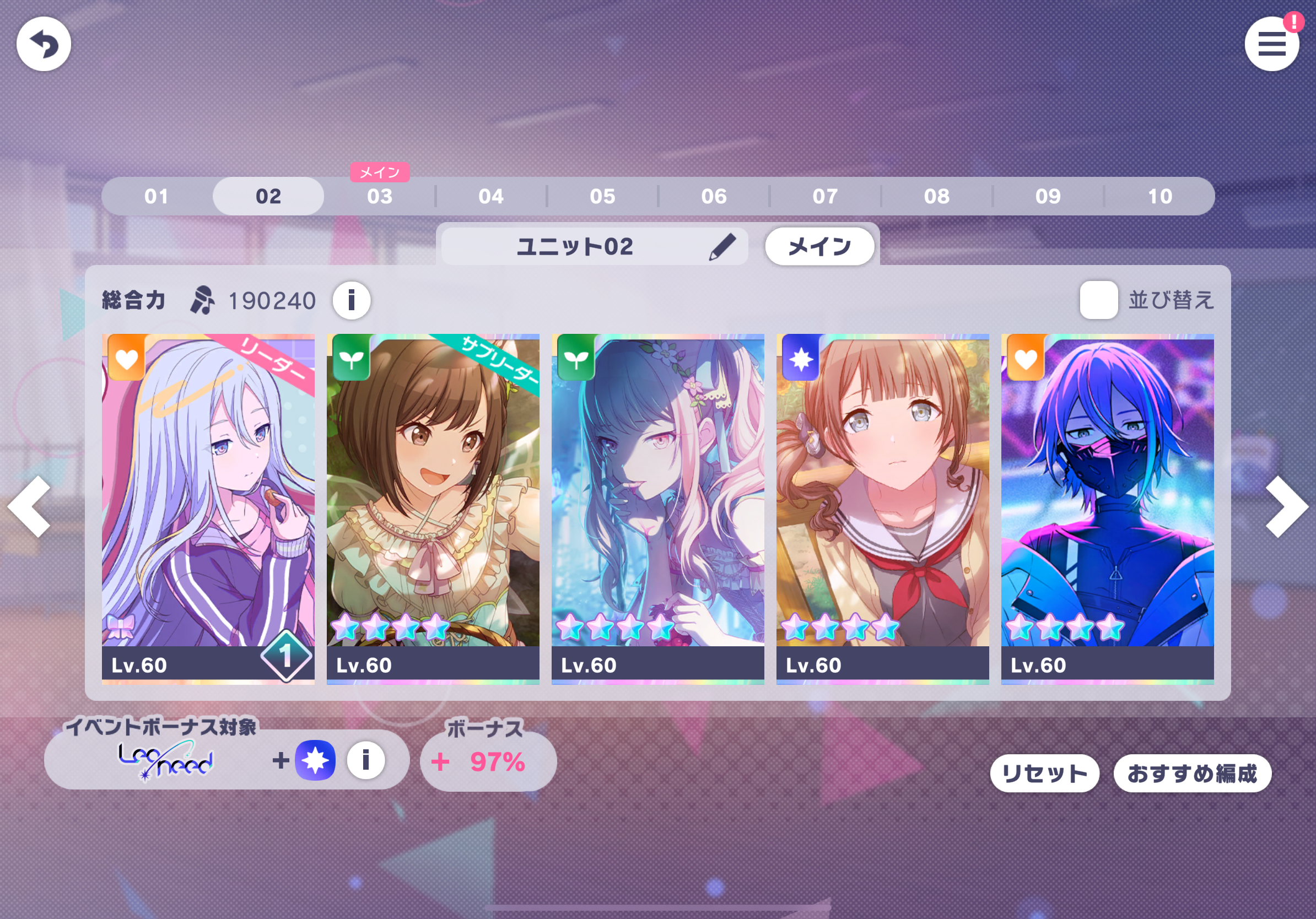Edit the ユニット02 unit name

(x=722, y=247)
